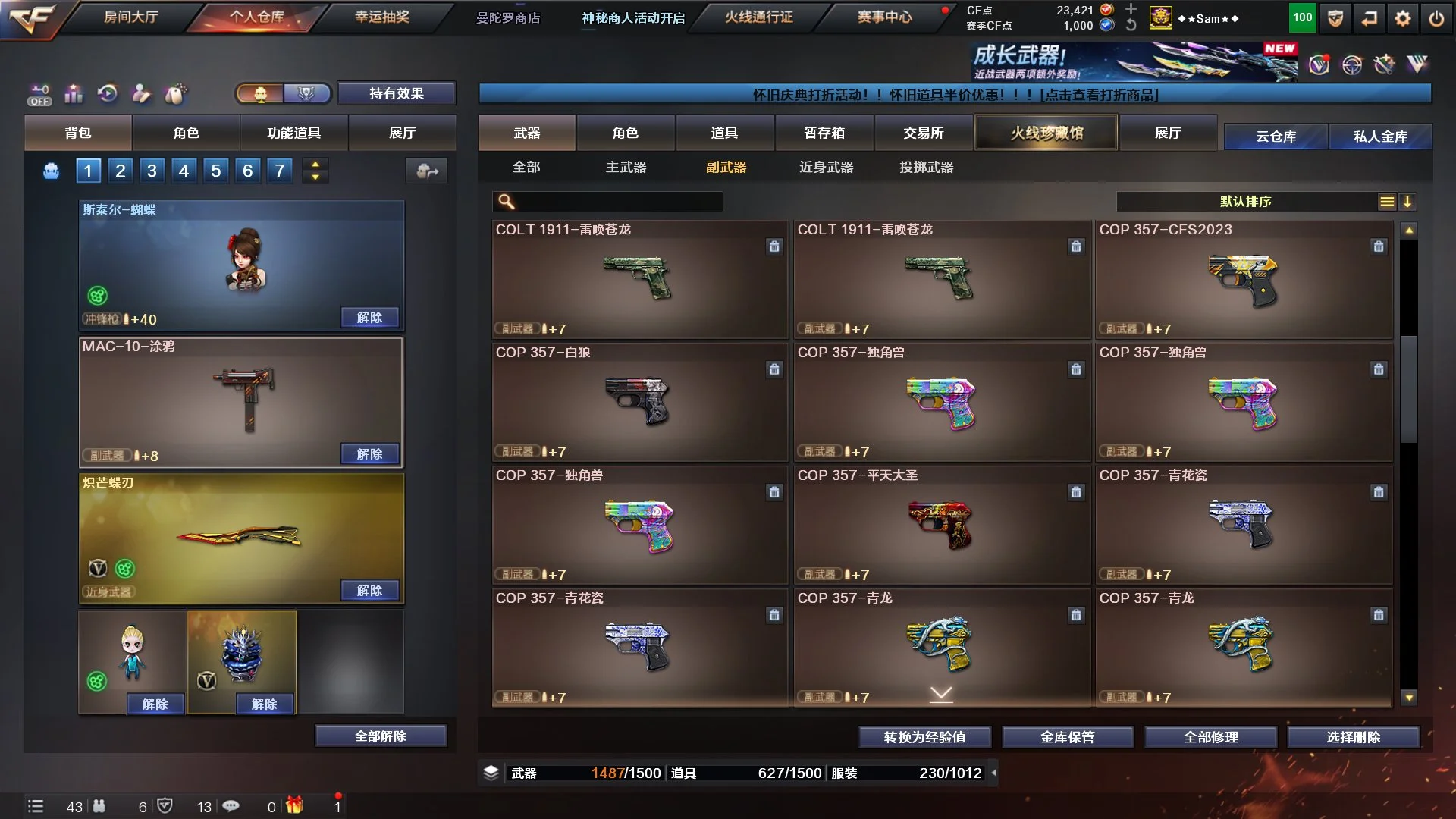Select the COP 357-CFS2023 pistol
The width and height of the screenshot is (1456, 819).
[1244, 279]
